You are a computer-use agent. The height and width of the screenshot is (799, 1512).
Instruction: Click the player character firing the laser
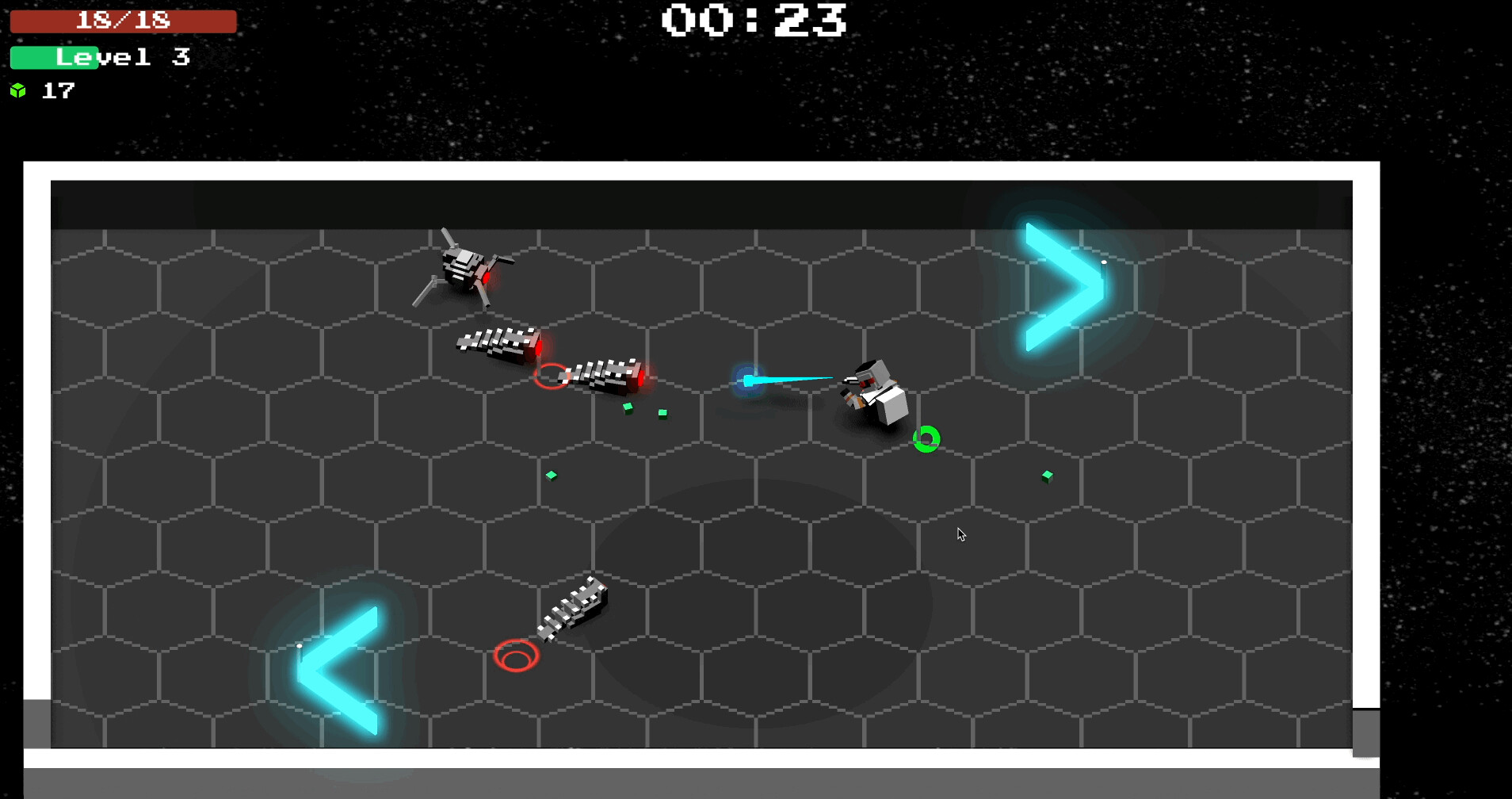(872, 388)
